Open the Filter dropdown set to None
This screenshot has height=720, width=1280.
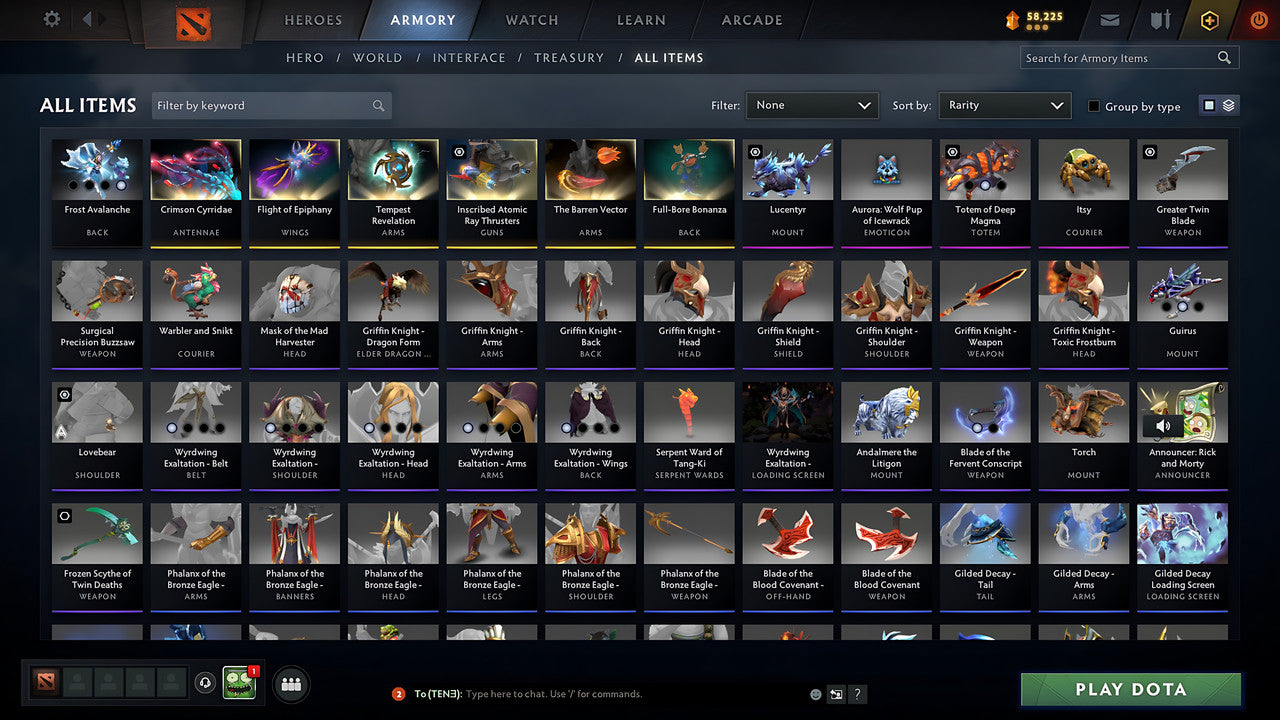tap(811, 104)
